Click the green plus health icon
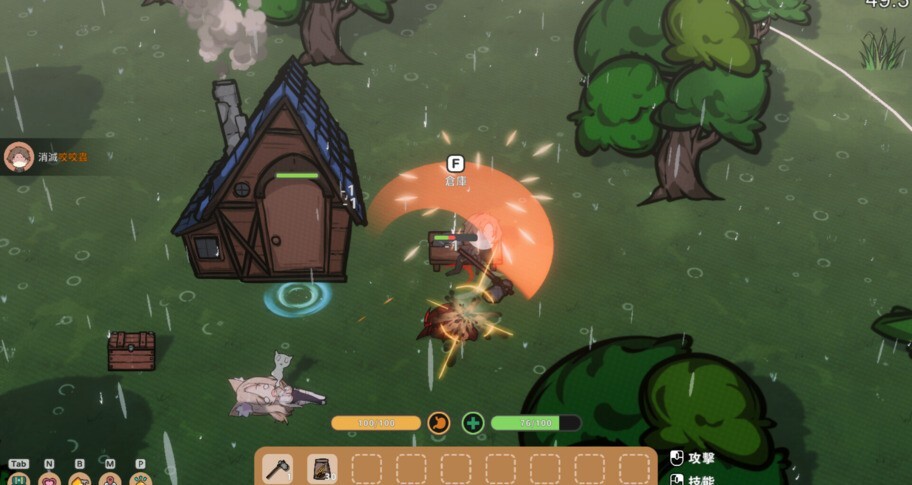912x485 pixels. tap(473, 423)
